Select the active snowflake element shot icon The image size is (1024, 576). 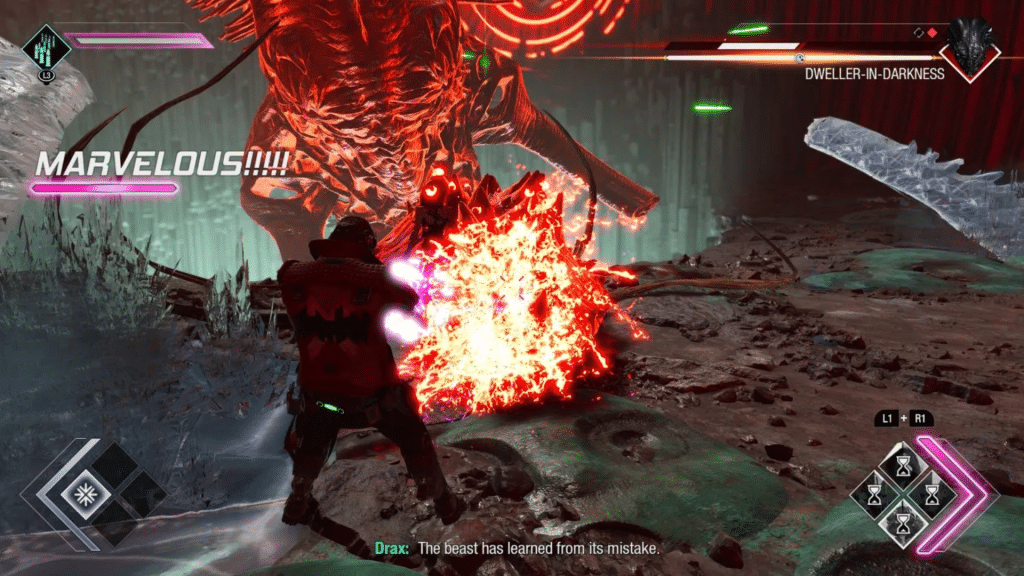pyautogui.click(x=82, y=492)
